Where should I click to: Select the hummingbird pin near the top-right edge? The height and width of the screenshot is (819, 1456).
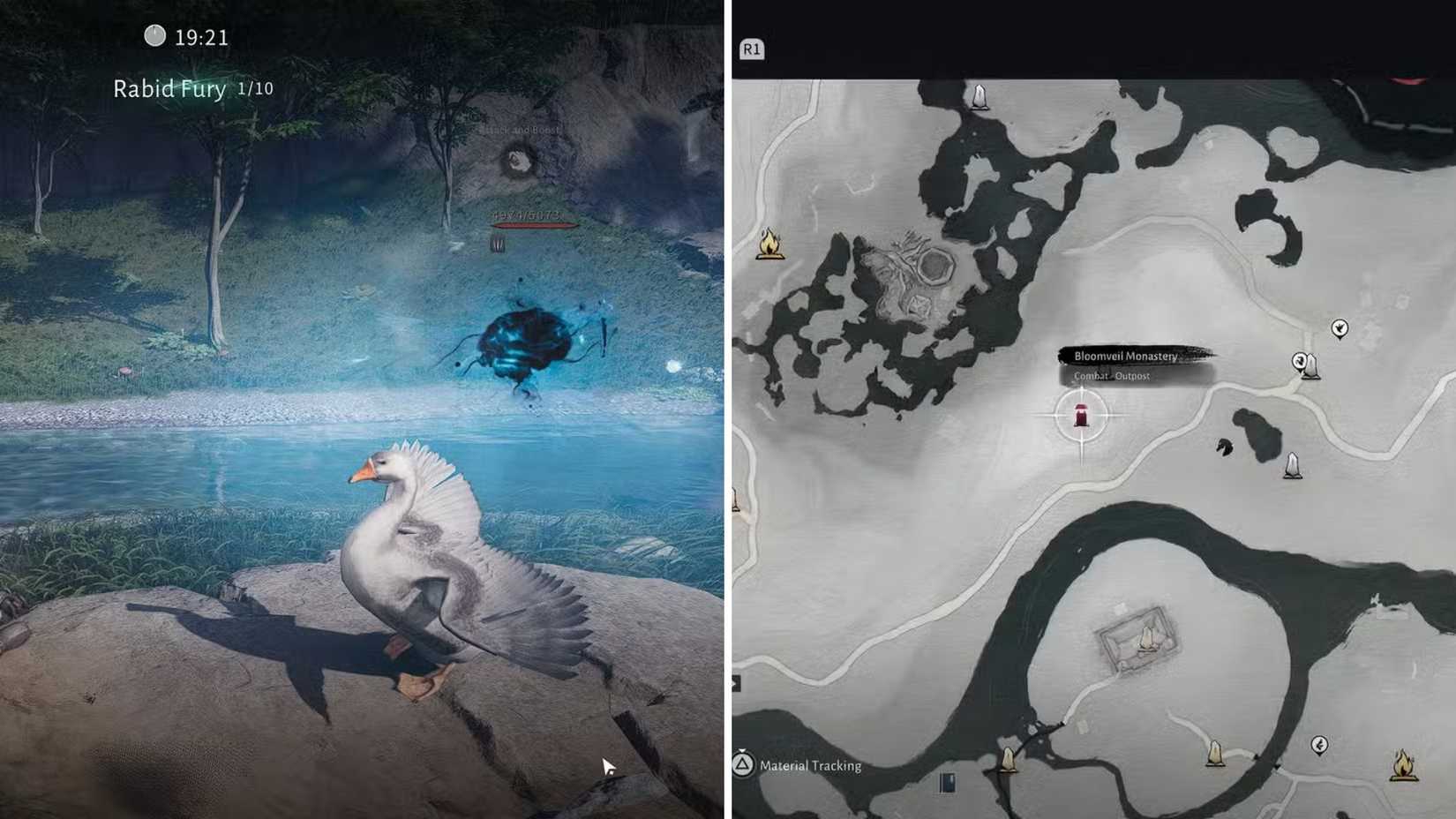(1340, 329)
